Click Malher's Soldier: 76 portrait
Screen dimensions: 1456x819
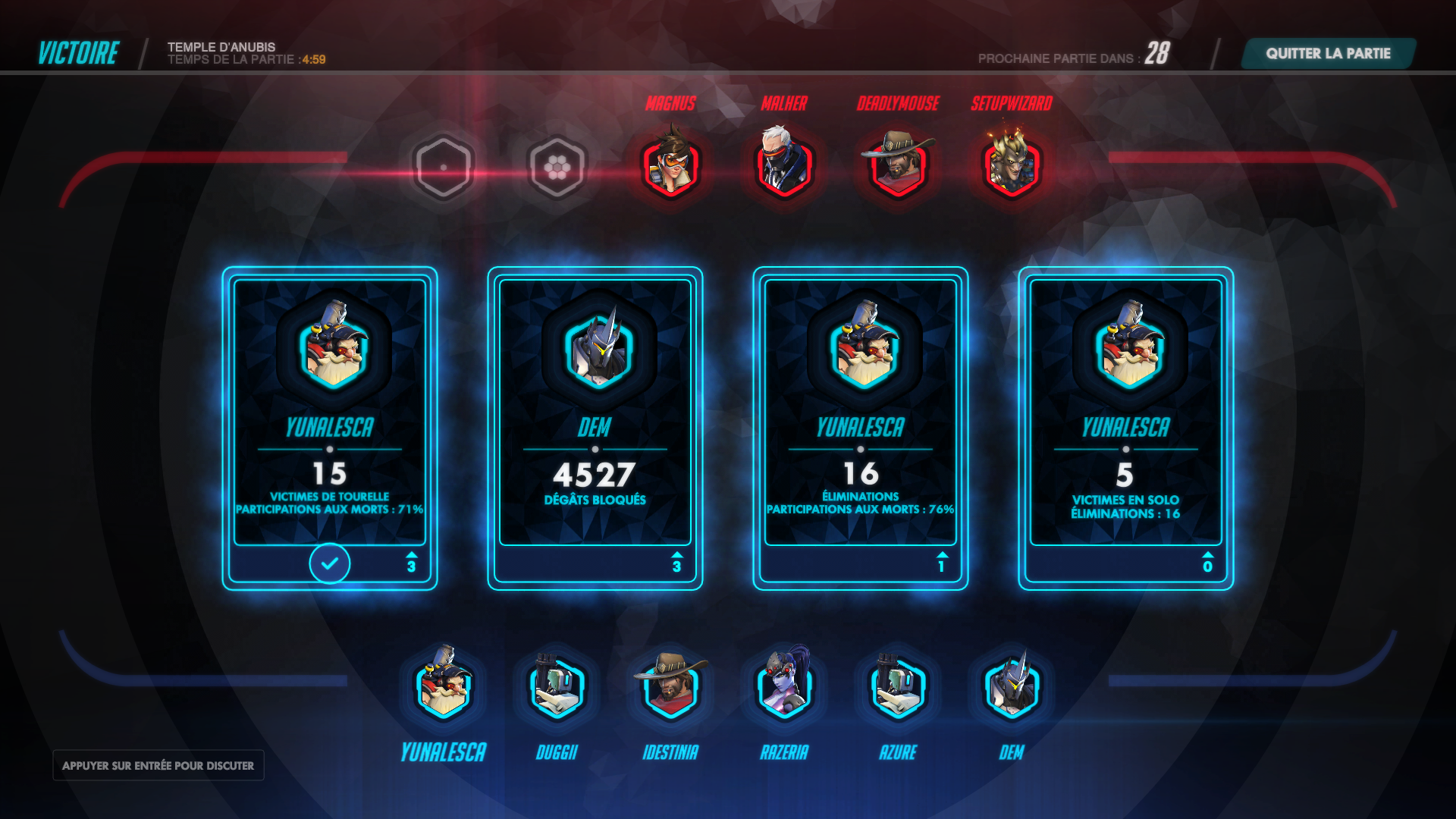click(785, 165)
